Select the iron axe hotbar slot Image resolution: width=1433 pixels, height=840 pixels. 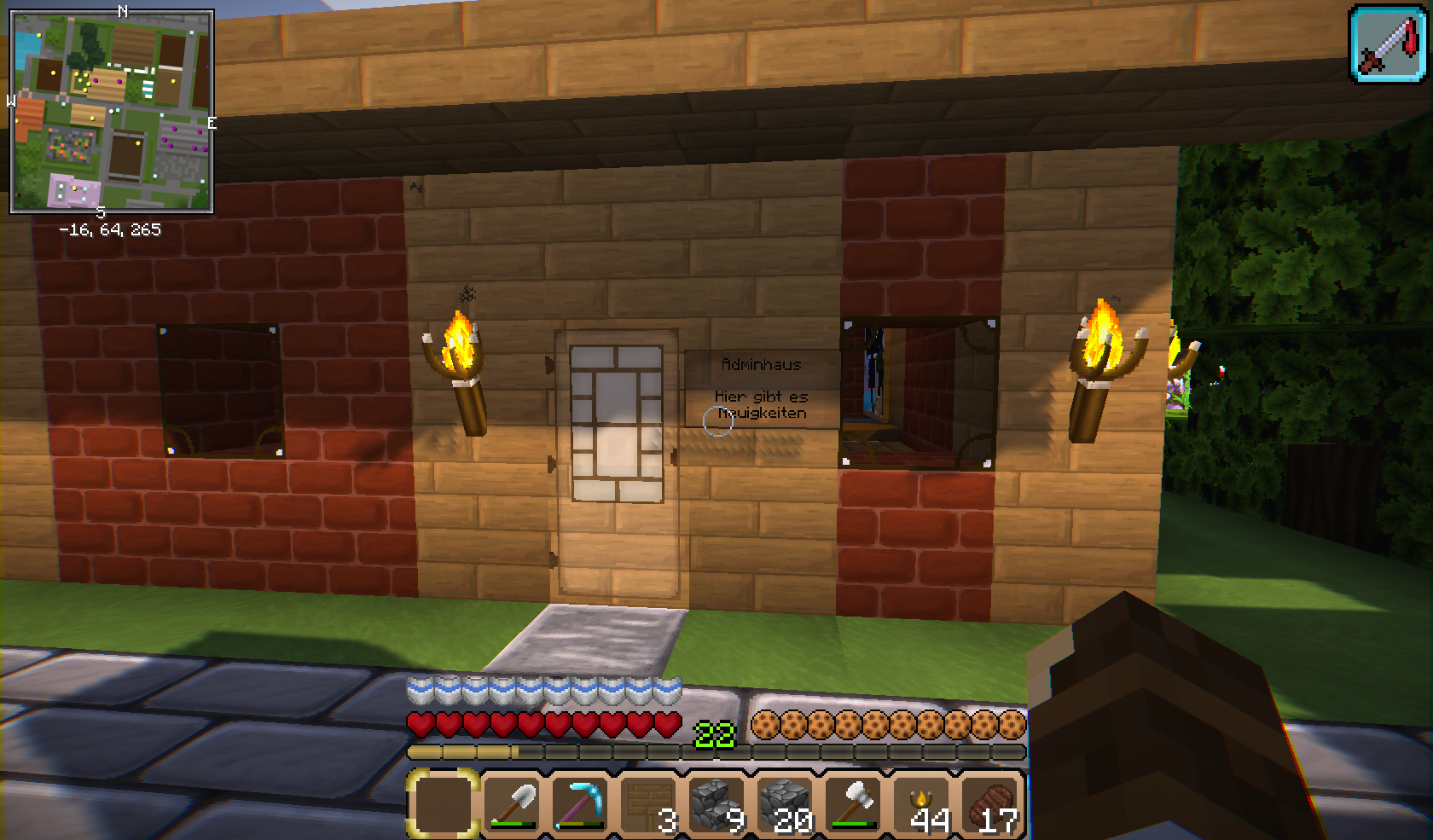(x=853, y=803)
